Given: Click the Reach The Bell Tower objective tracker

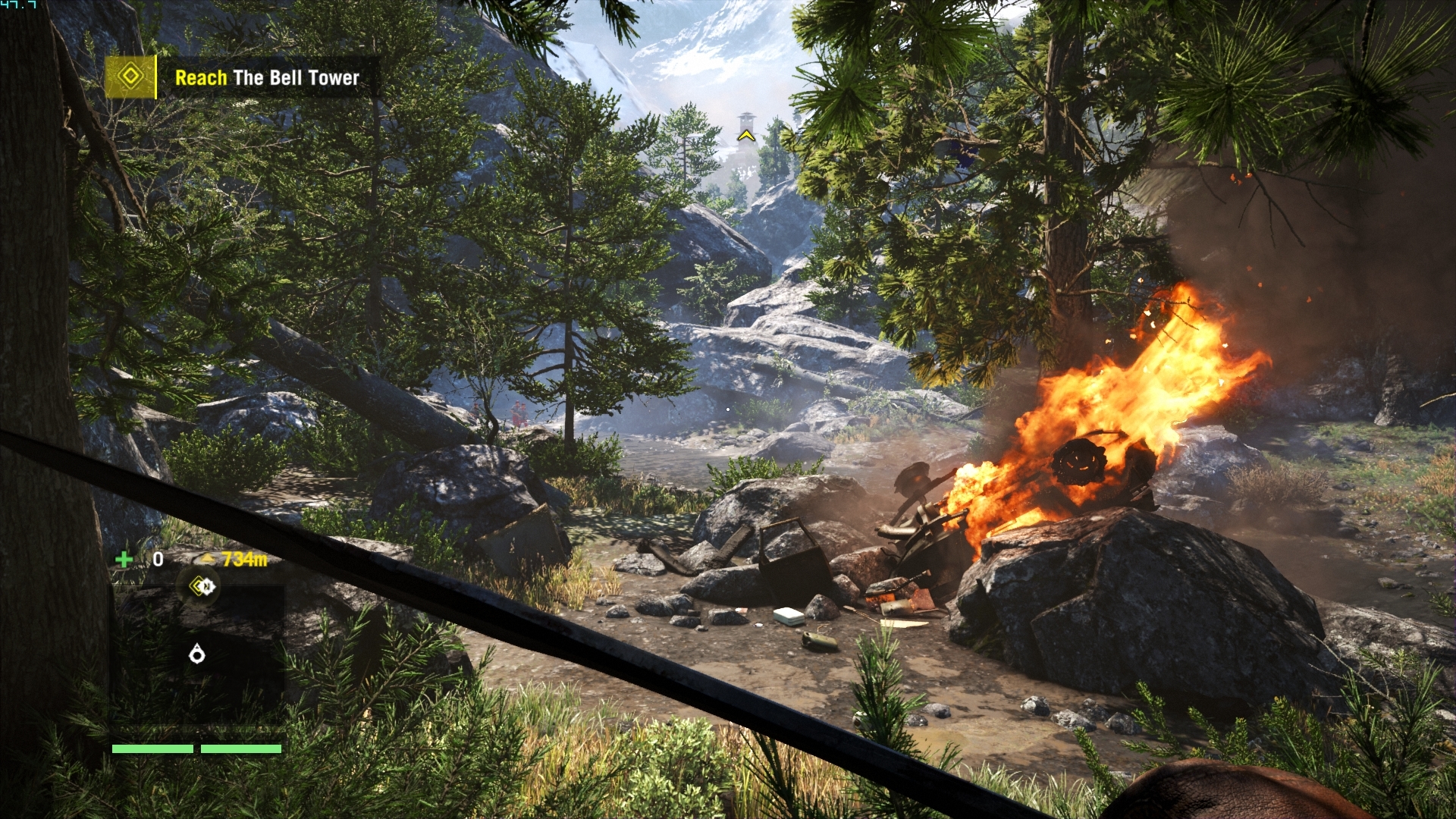Looking at the screenshot, I should tap(267, 77).
